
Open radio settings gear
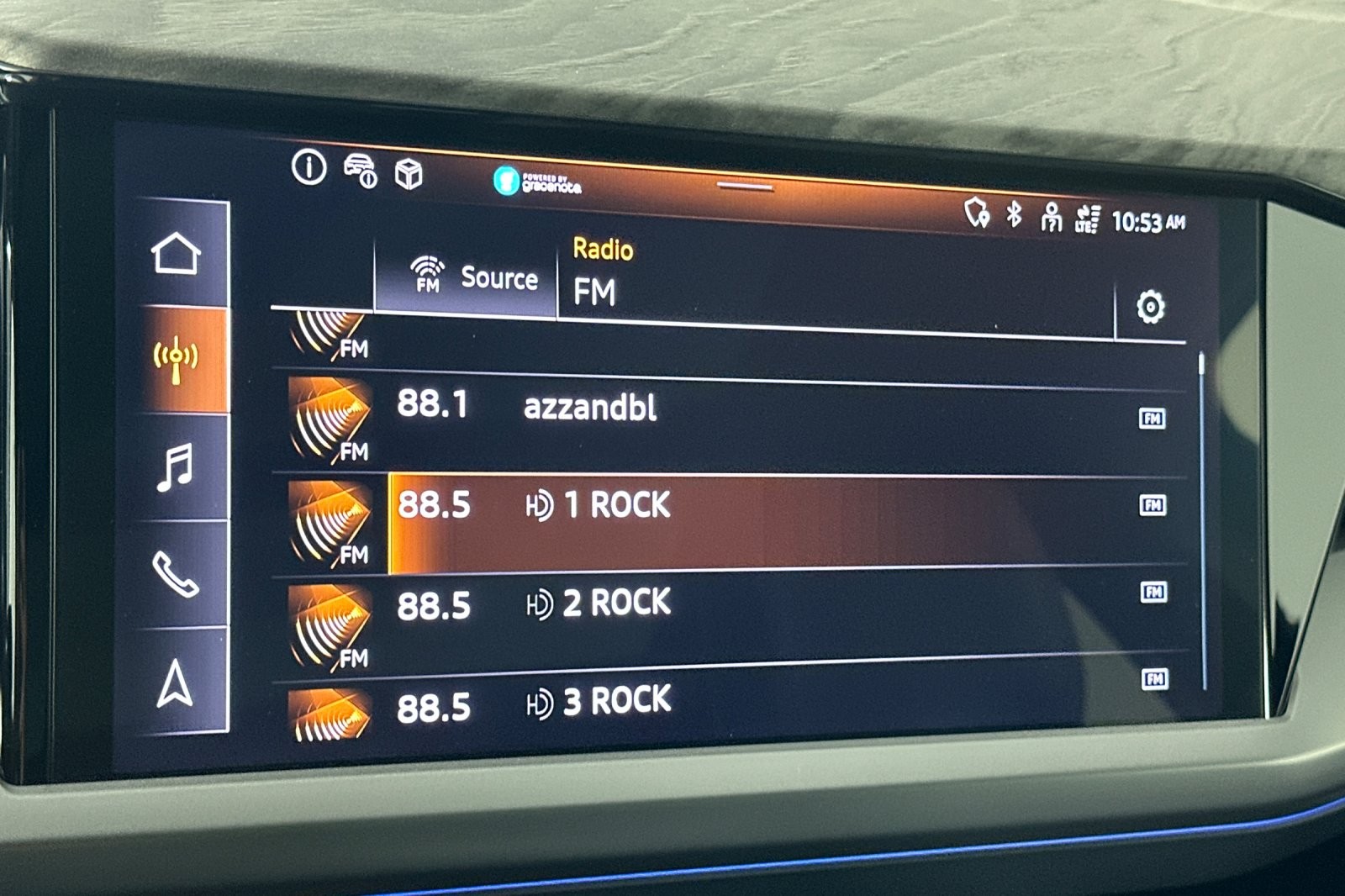(x=1150, y=307)
